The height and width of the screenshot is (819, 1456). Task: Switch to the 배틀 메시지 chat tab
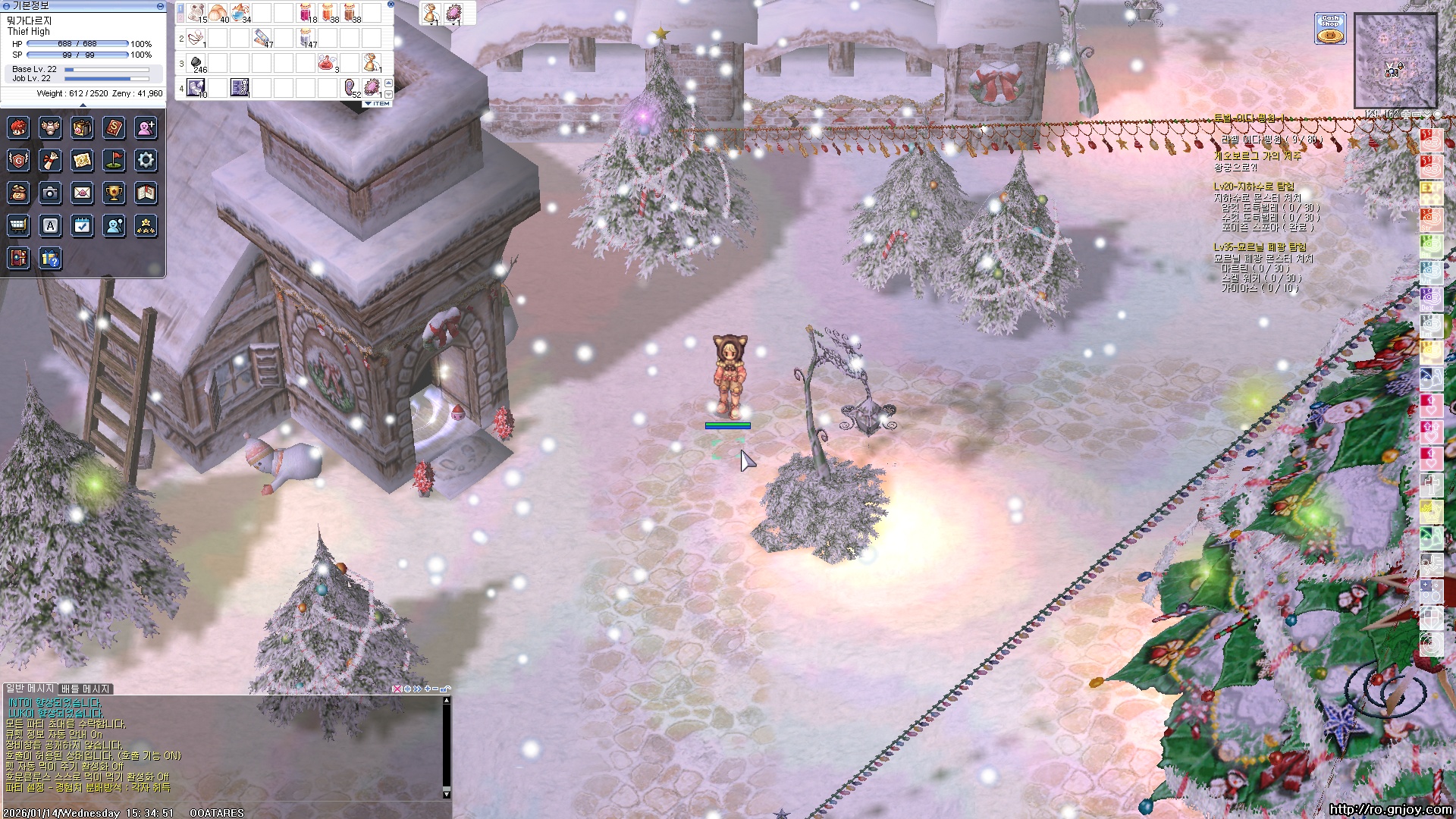coord(86,689)
